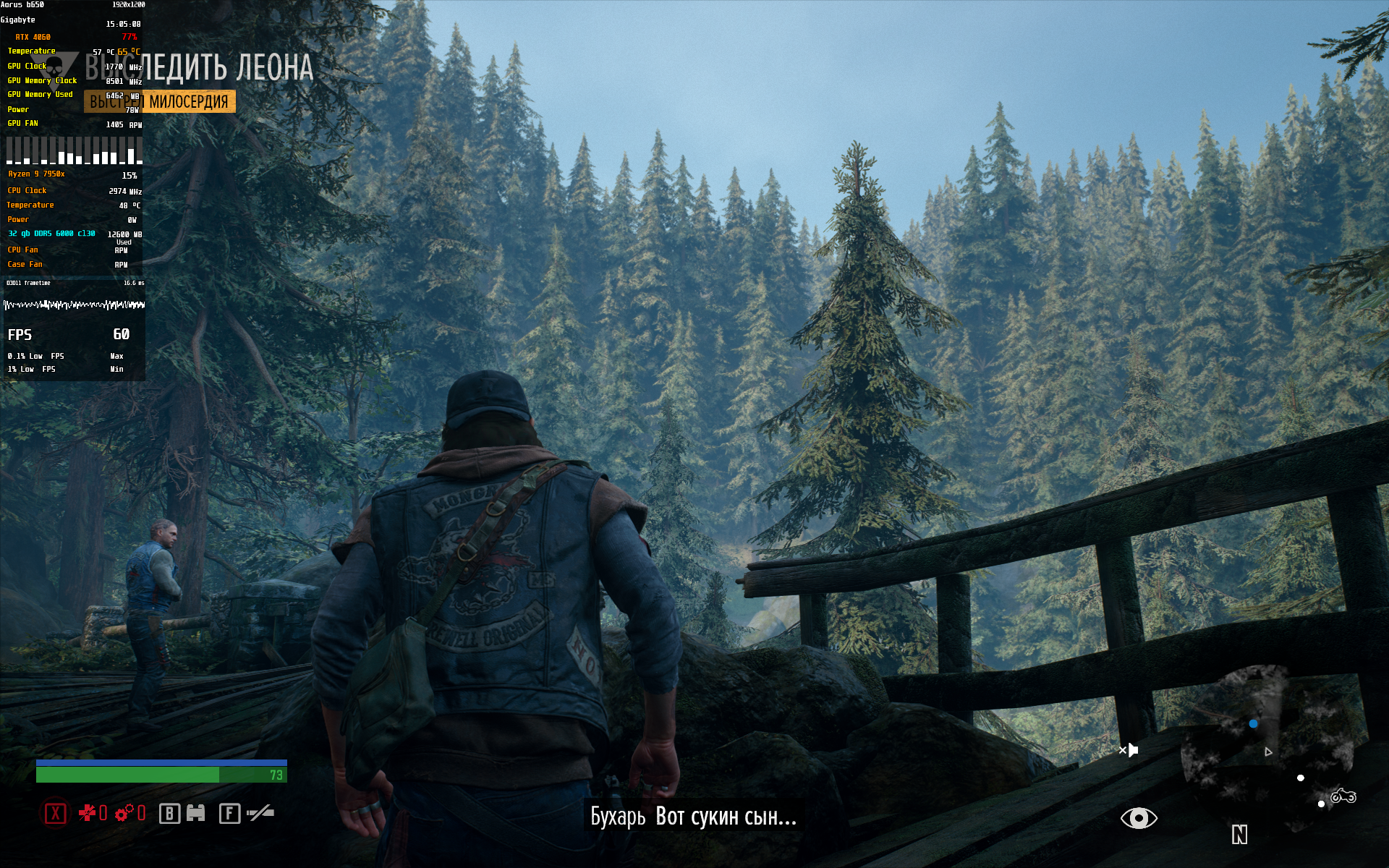Click the RTX 4060 label in the overlay
Screen dimensions: 1389x868
(33, 37)
